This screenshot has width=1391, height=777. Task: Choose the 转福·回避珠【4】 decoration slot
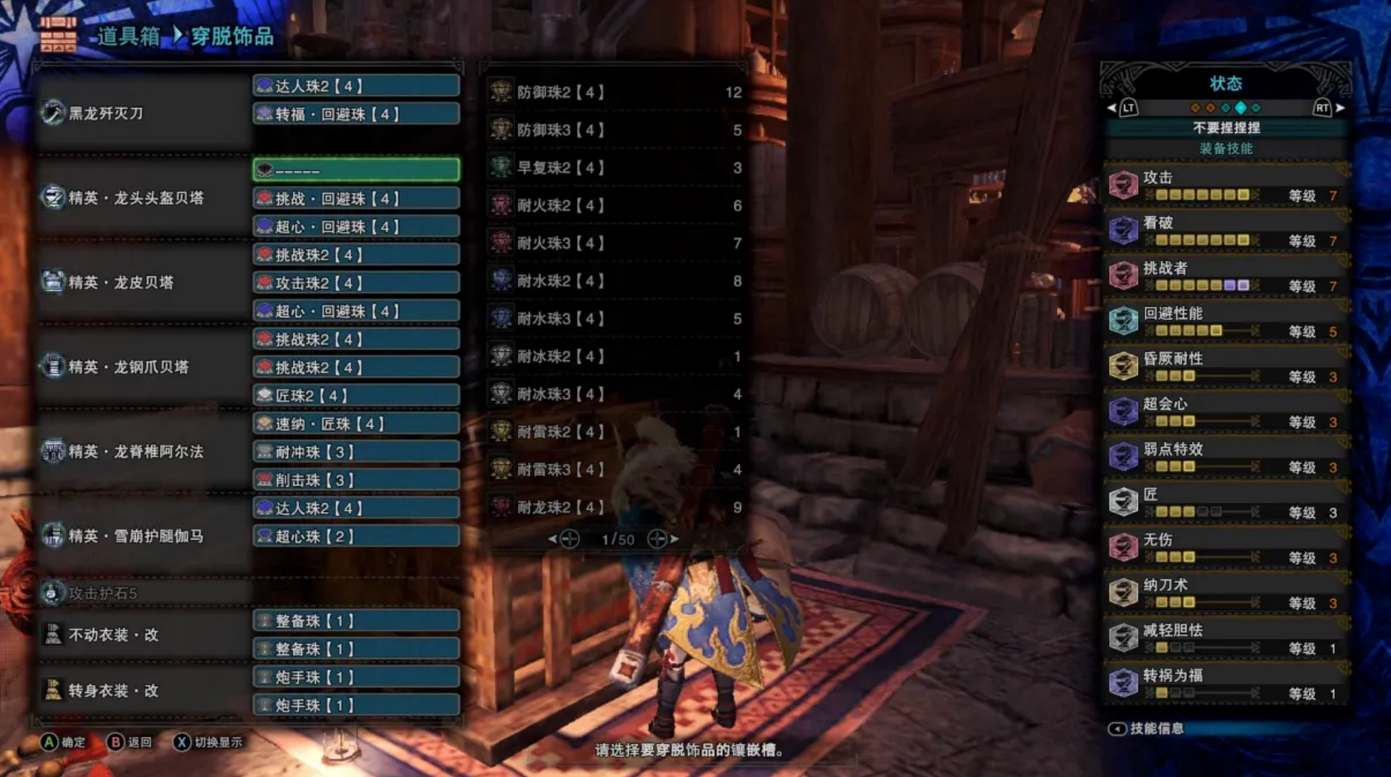pos(356,114)
